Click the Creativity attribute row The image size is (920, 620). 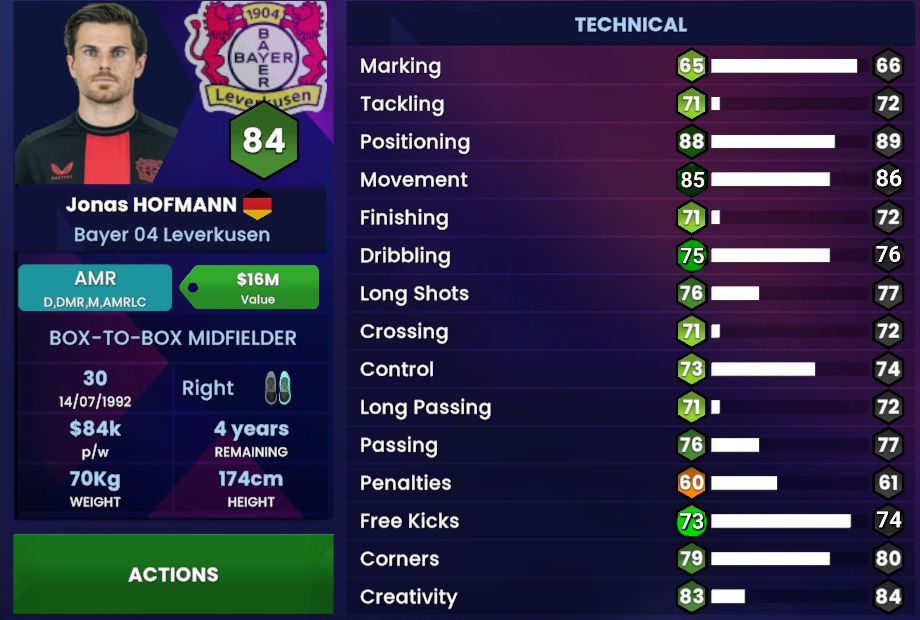click(x=630, y=597)
